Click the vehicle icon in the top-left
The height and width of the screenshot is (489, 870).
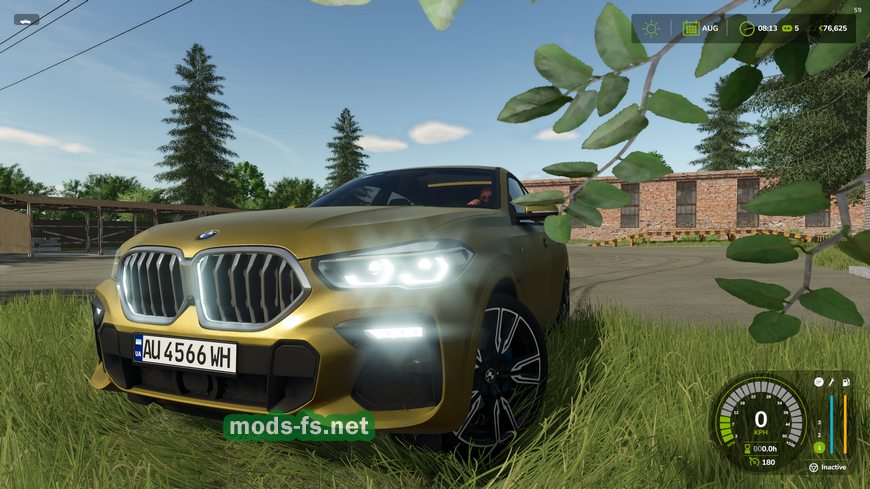coord(26,19)
